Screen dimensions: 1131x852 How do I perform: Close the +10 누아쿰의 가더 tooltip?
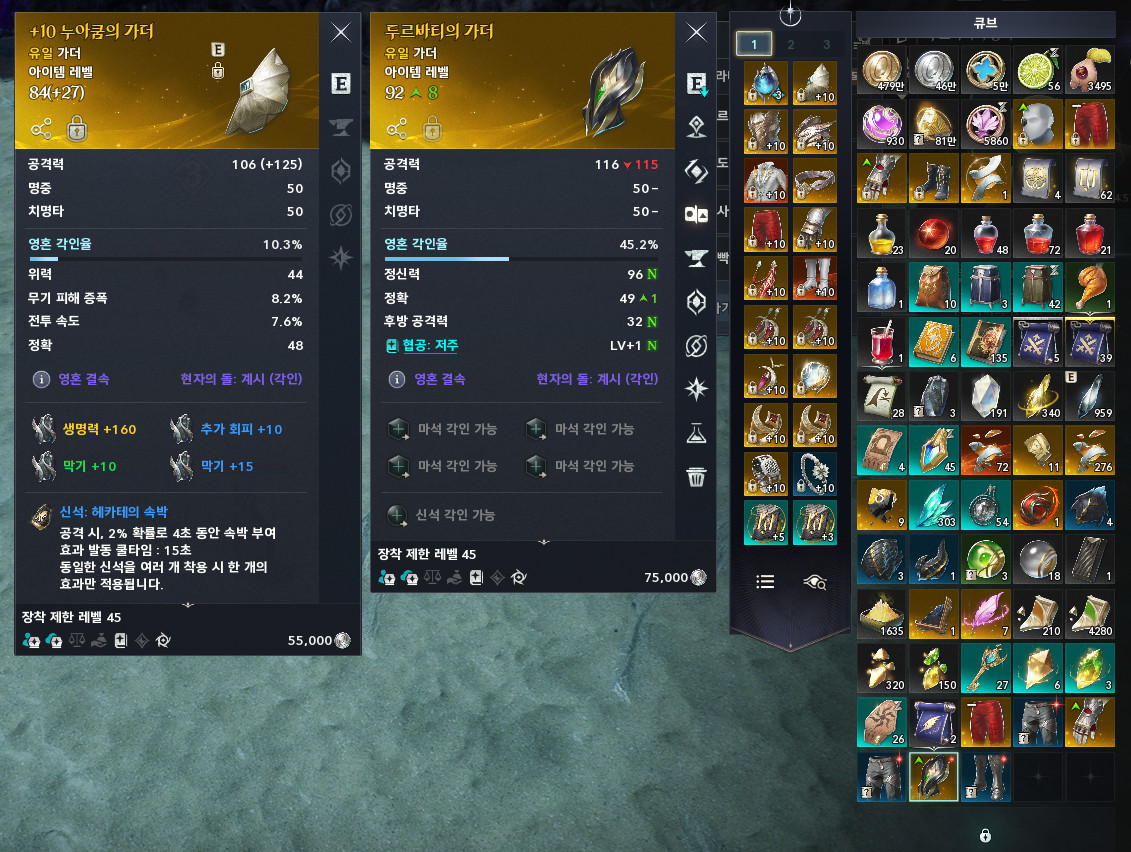pos(341,33)
